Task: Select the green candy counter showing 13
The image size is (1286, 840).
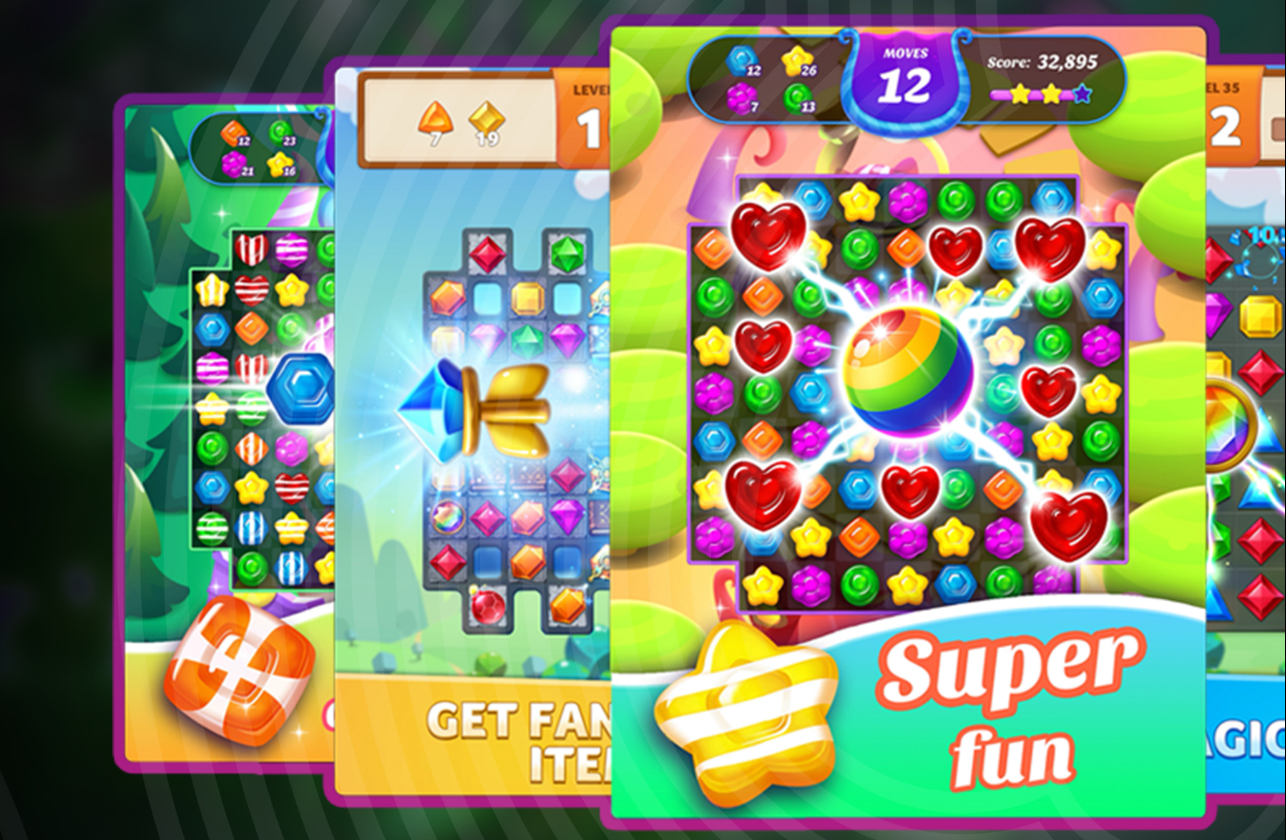Action: 795,97
